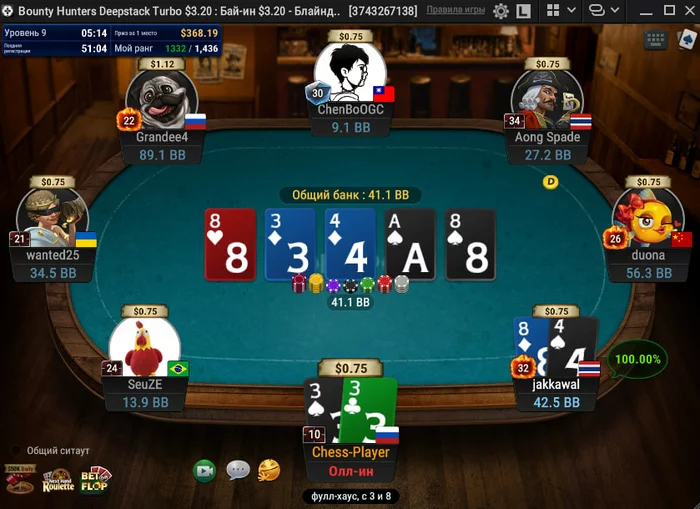Select player ChenBoOGC's avatar
Image resolution: width=700 pixels, height=509 pixels.
(349, 73)
